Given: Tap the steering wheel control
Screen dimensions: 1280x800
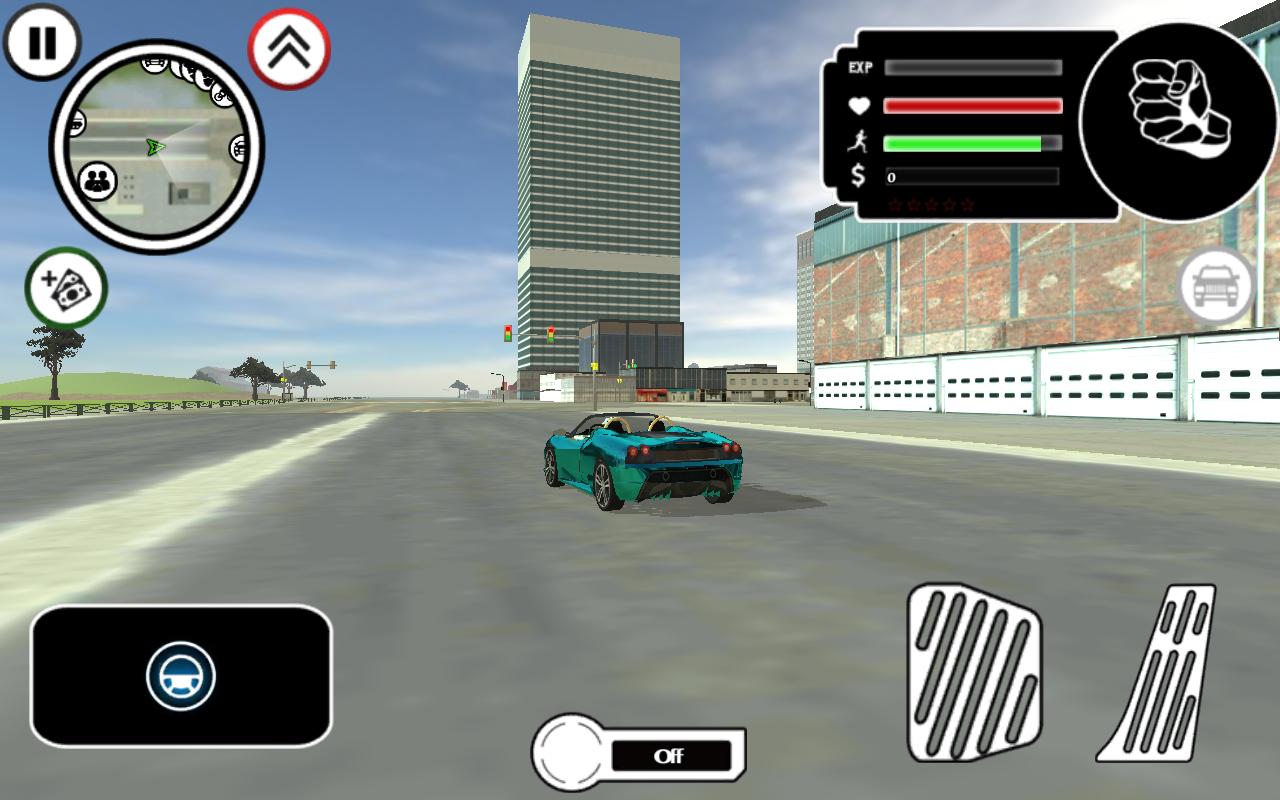Looking at the screenshot, I should pyautogui.click(x=181, y=676).
